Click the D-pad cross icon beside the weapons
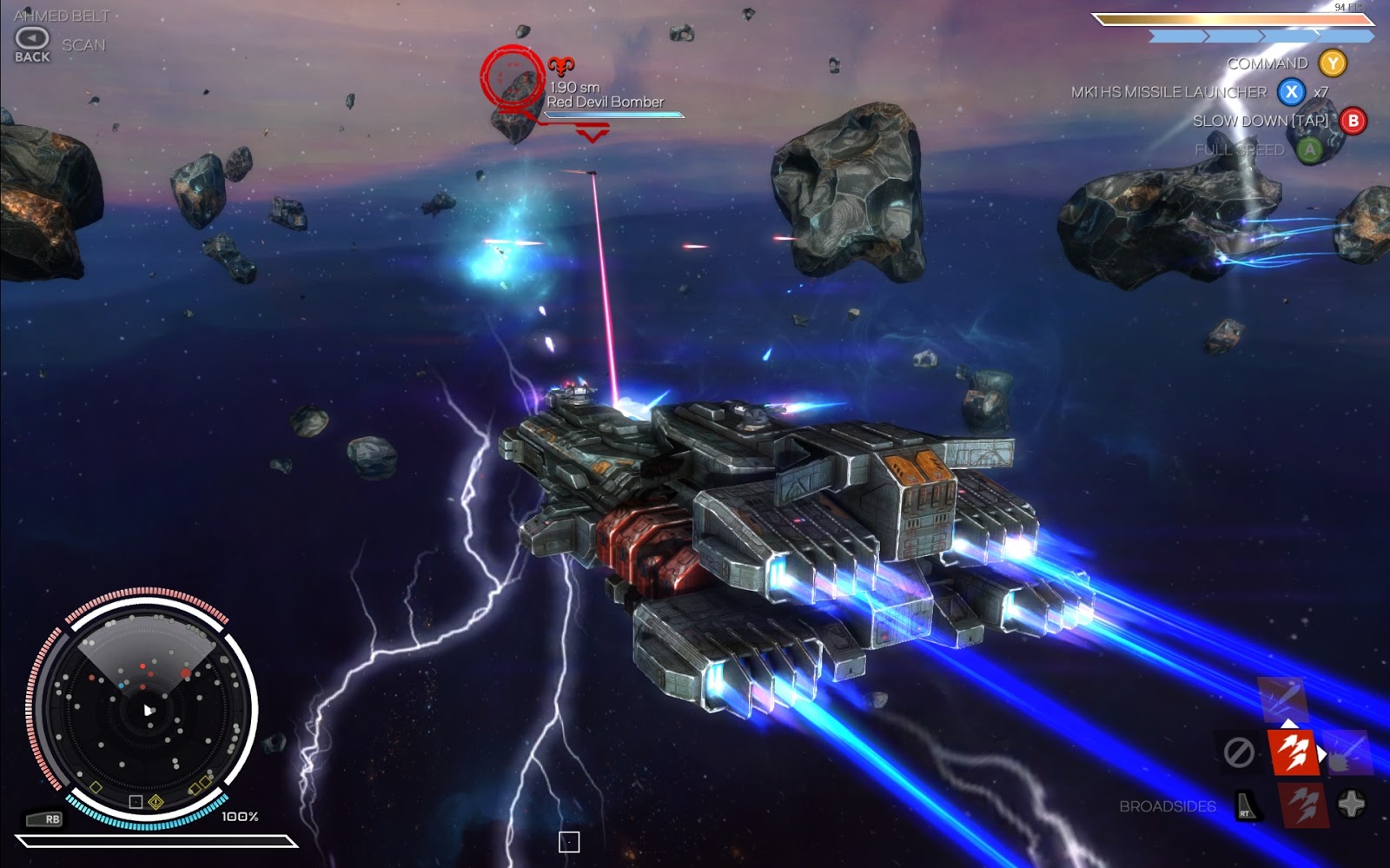Screen dimensions: 1390x868 pyautogui.click(x=1352, y=804)
